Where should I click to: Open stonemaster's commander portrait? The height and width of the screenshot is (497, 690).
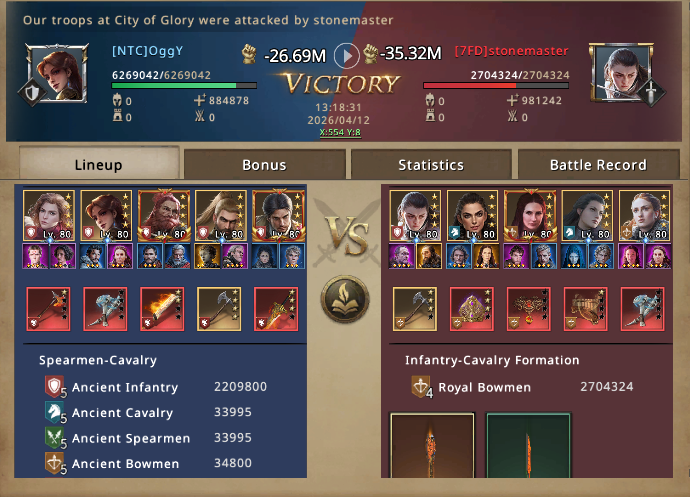(620, 72)
